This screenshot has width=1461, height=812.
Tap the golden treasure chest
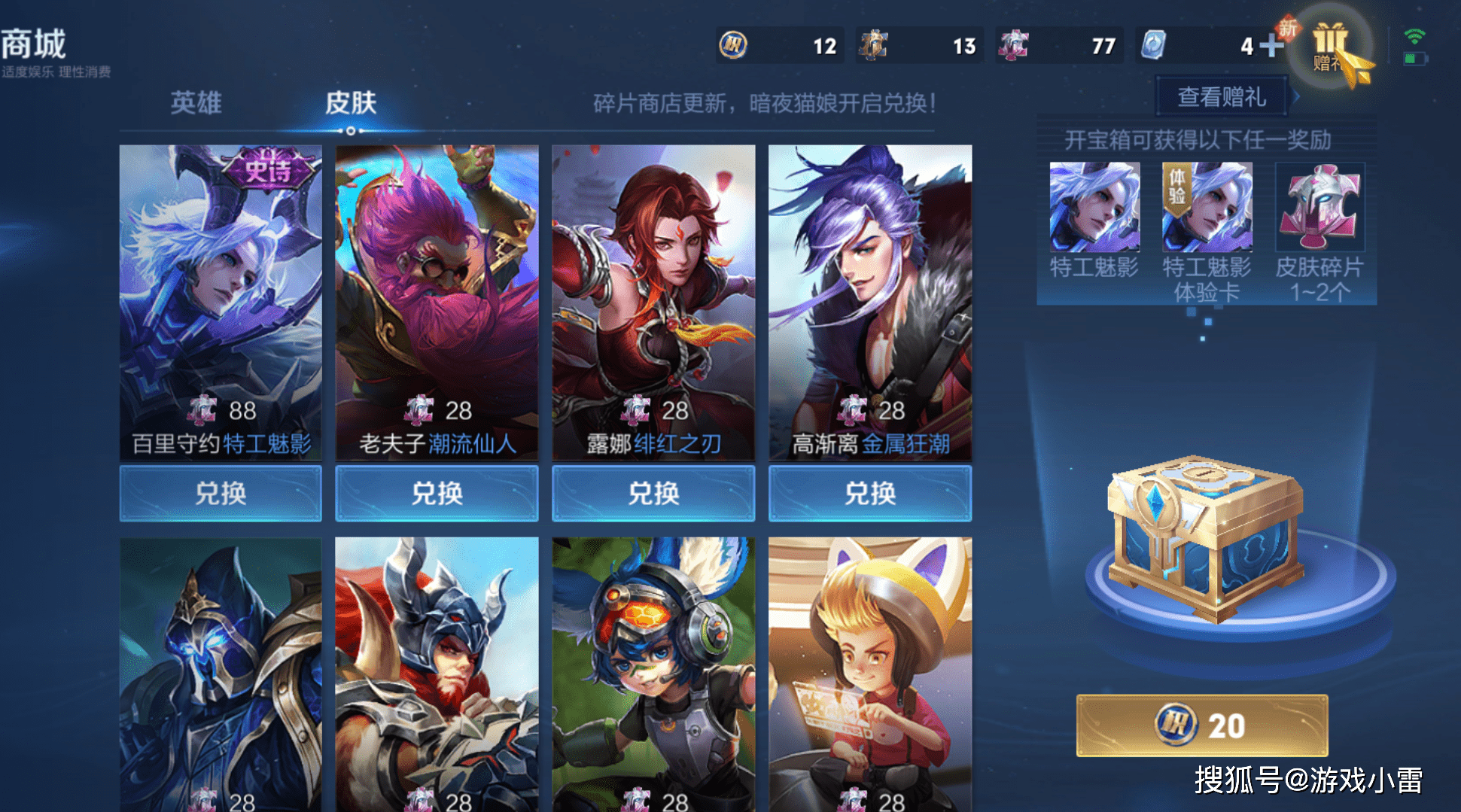(1204, 538)
